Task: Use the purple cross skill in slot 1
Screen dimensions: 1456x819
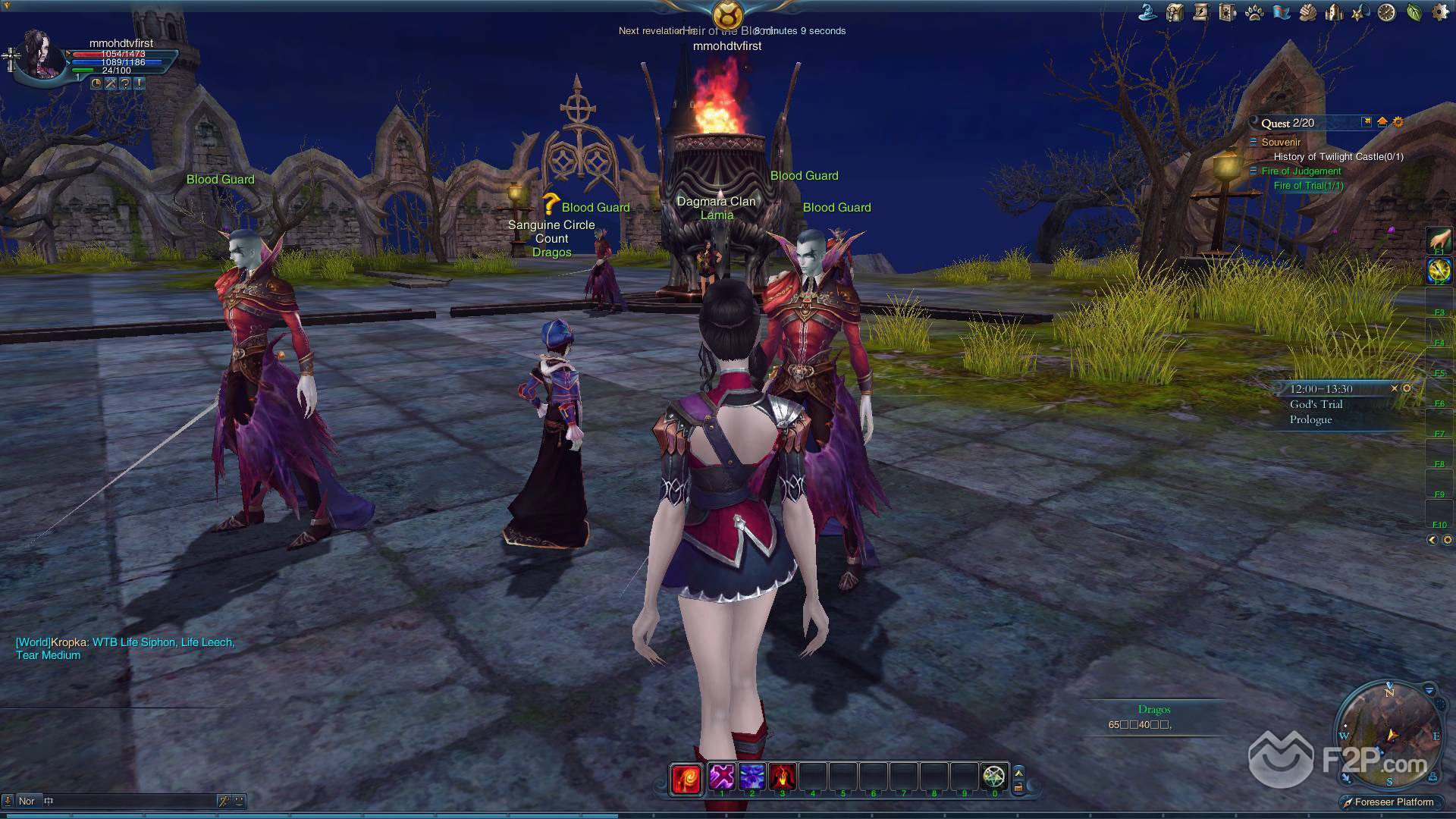Action: [722, 777]
